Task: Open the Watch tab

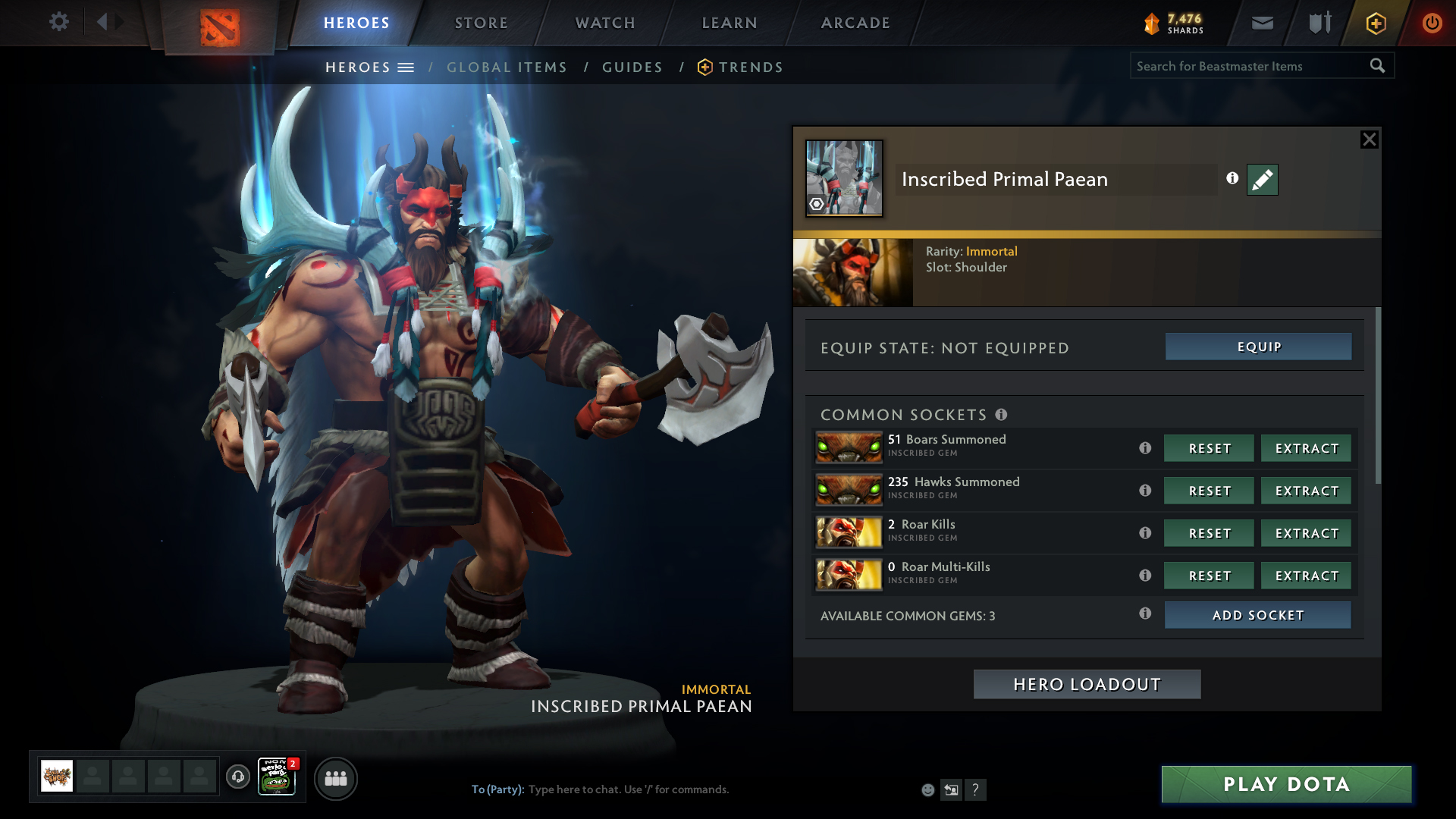Action: 605,23
